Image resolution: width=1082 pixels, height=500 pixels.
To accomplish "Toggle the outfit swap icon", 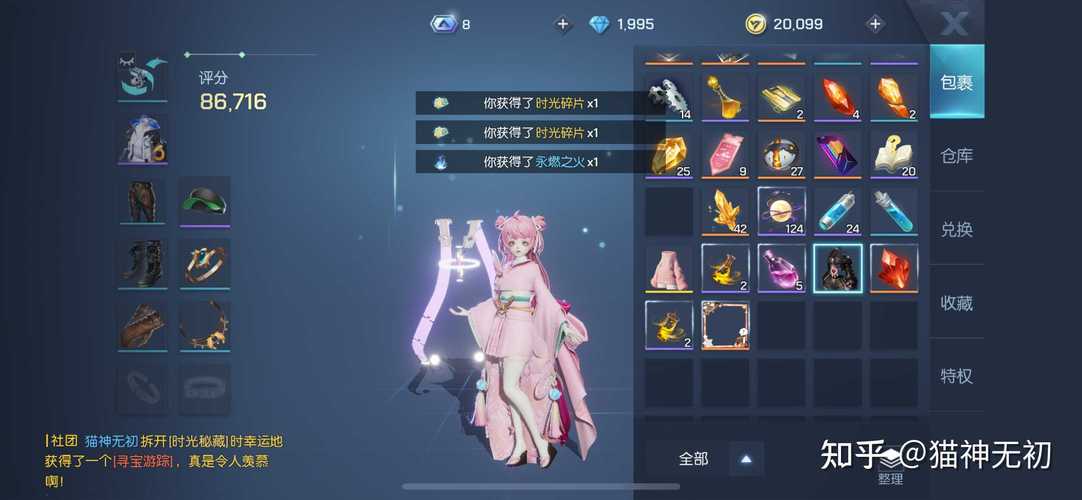I will coord(143,76).
